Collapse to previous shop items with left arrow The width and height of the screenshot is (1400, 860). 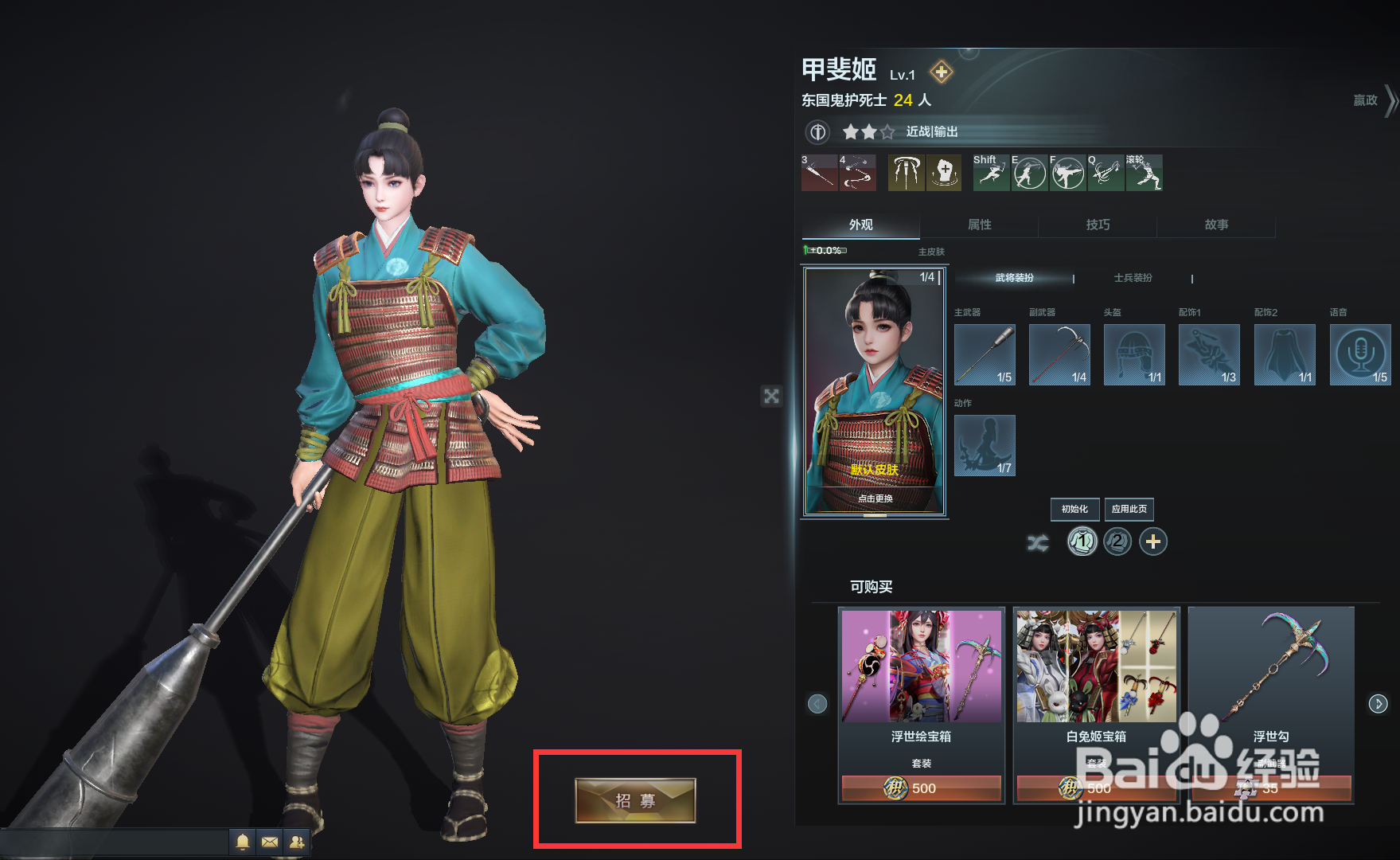(x=817, y=703)
